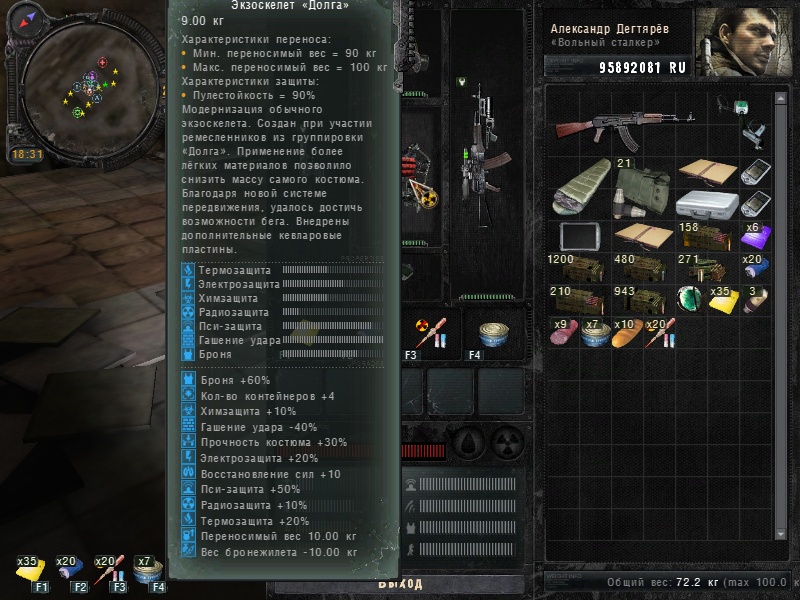Image resolution: width=800 pixels, height=600 pixels.
Task: Click the circular minimap
Action: point(90,85)
